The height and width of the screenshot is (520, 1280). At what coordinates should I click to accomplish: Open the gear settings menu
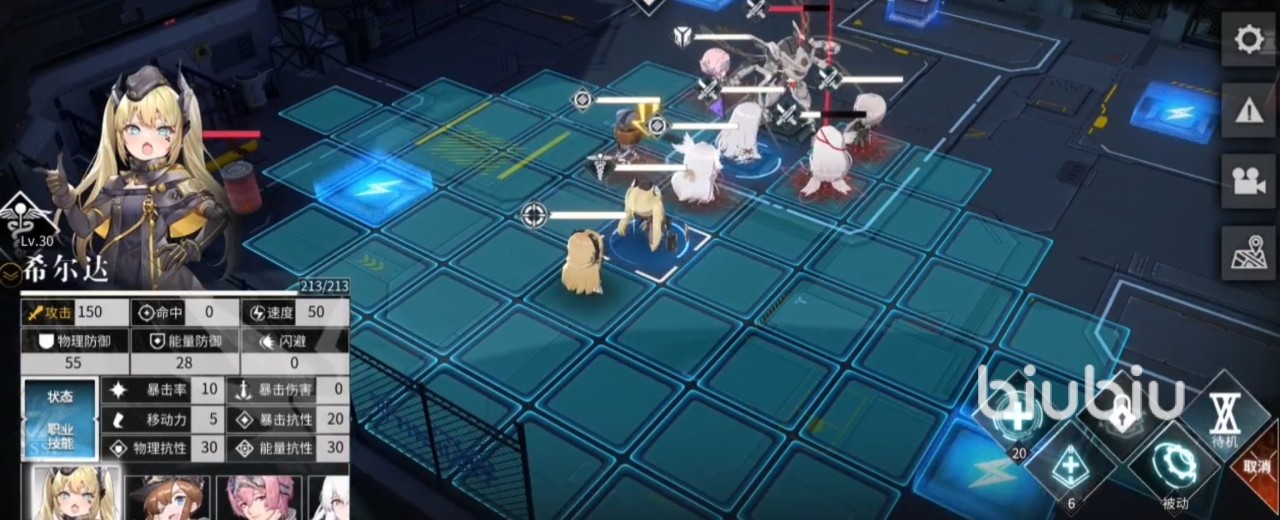point(1247,40)
